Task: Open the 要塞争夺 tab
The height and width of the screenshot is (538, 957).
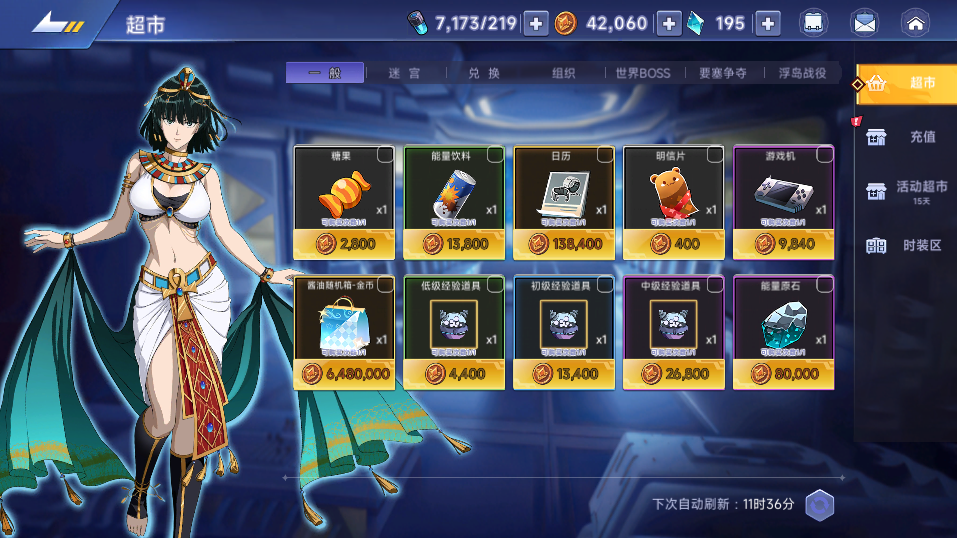Action: click(724, 73)
